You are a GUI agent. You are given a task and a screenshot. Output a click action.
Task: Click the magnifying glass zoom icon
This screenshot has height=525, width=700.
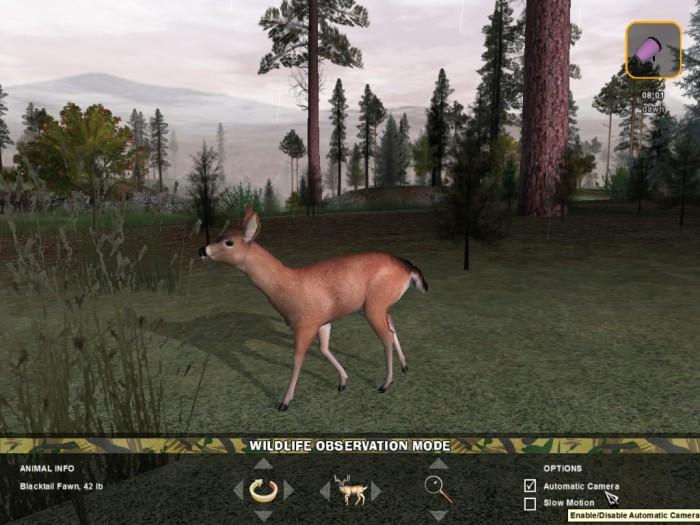point(438,489)
